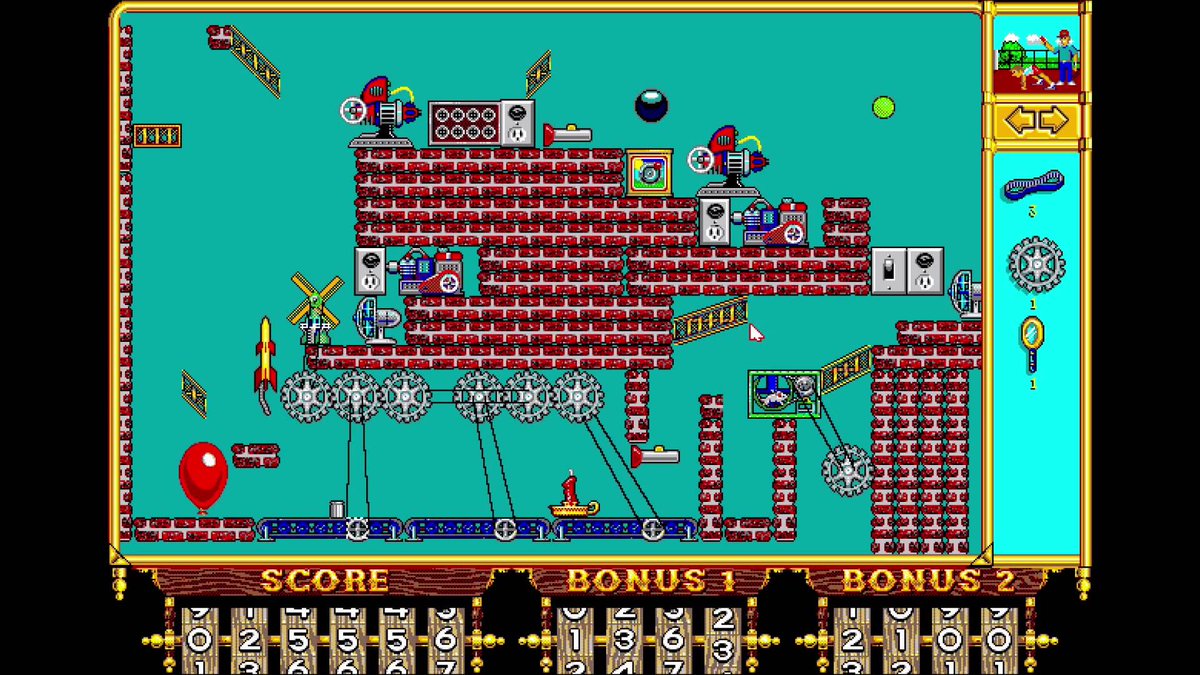
Task: Click the start machine runner picture
Action: coord(1036,57)
